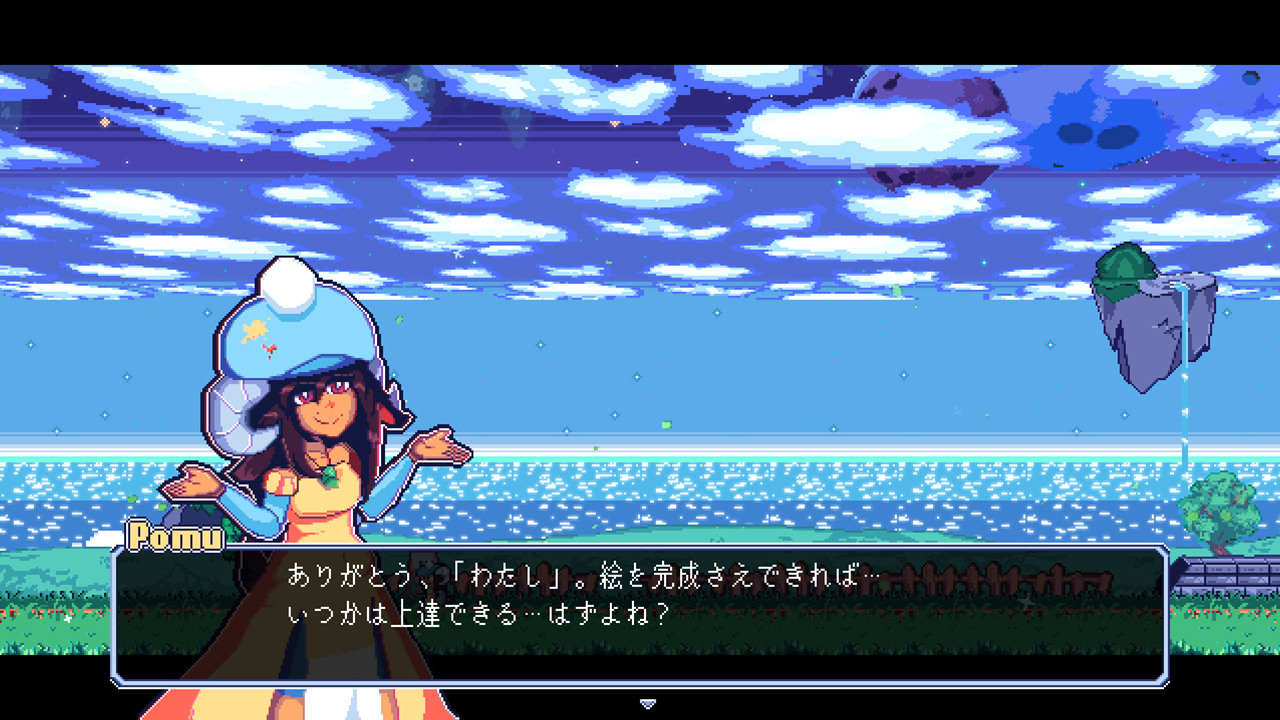The height and width of the screenshot is (720, 1280).
Task: Click the dialogue advance triangle indicator
Action: [x=648, y=703]
